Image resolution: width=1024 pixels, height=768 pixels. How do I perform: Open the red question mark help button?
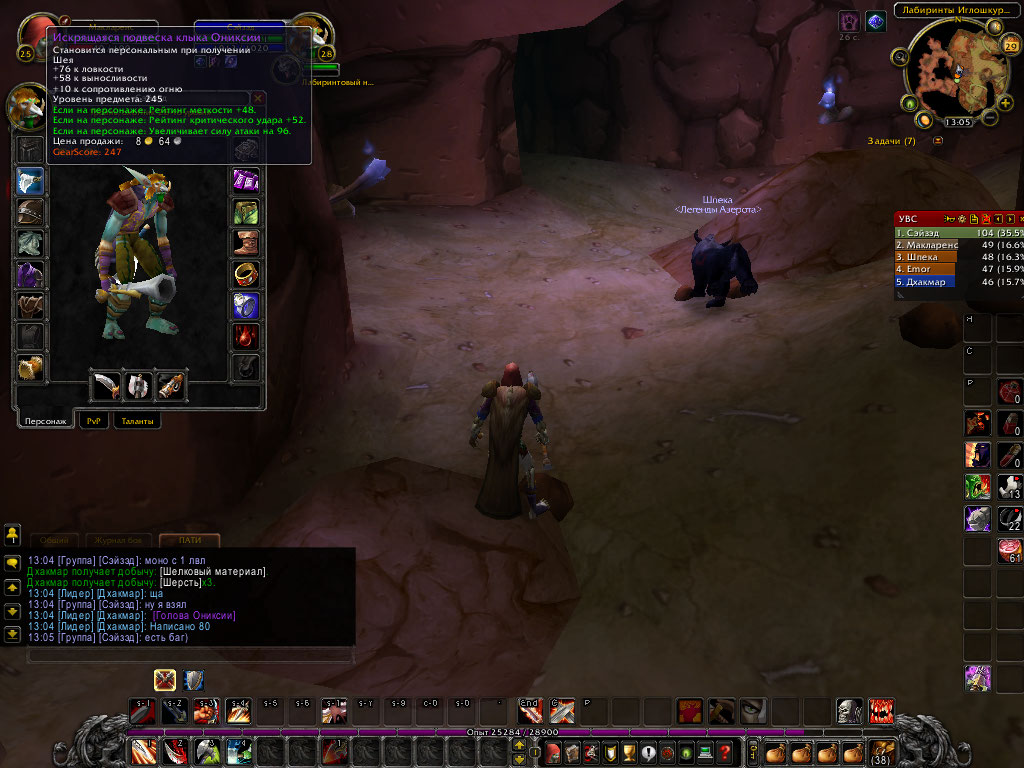tap(726, 752)
